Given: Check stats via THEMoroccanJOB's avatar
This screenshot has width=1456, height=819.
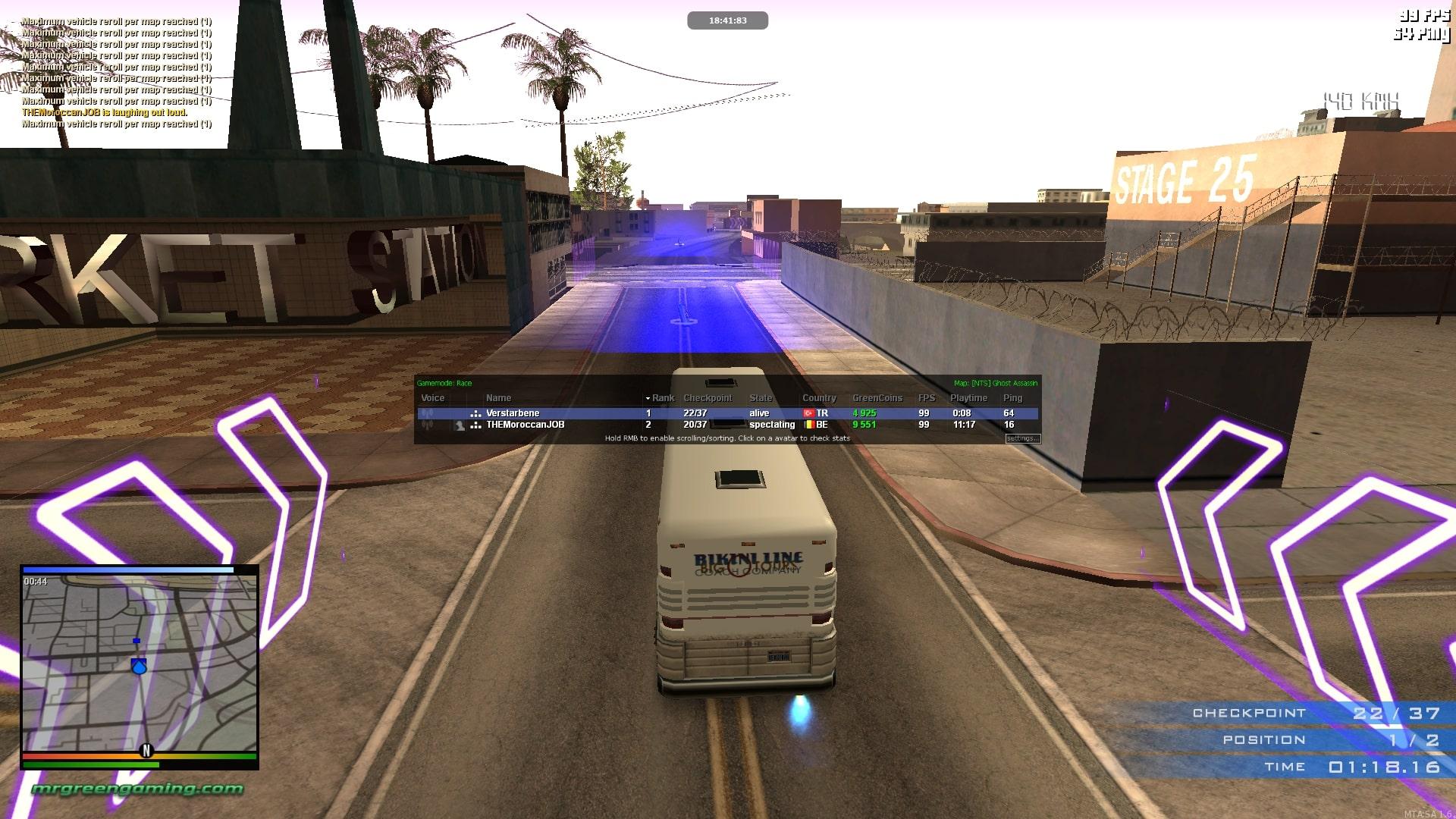Looking at the screenshot, I should [x=460, y=425].
